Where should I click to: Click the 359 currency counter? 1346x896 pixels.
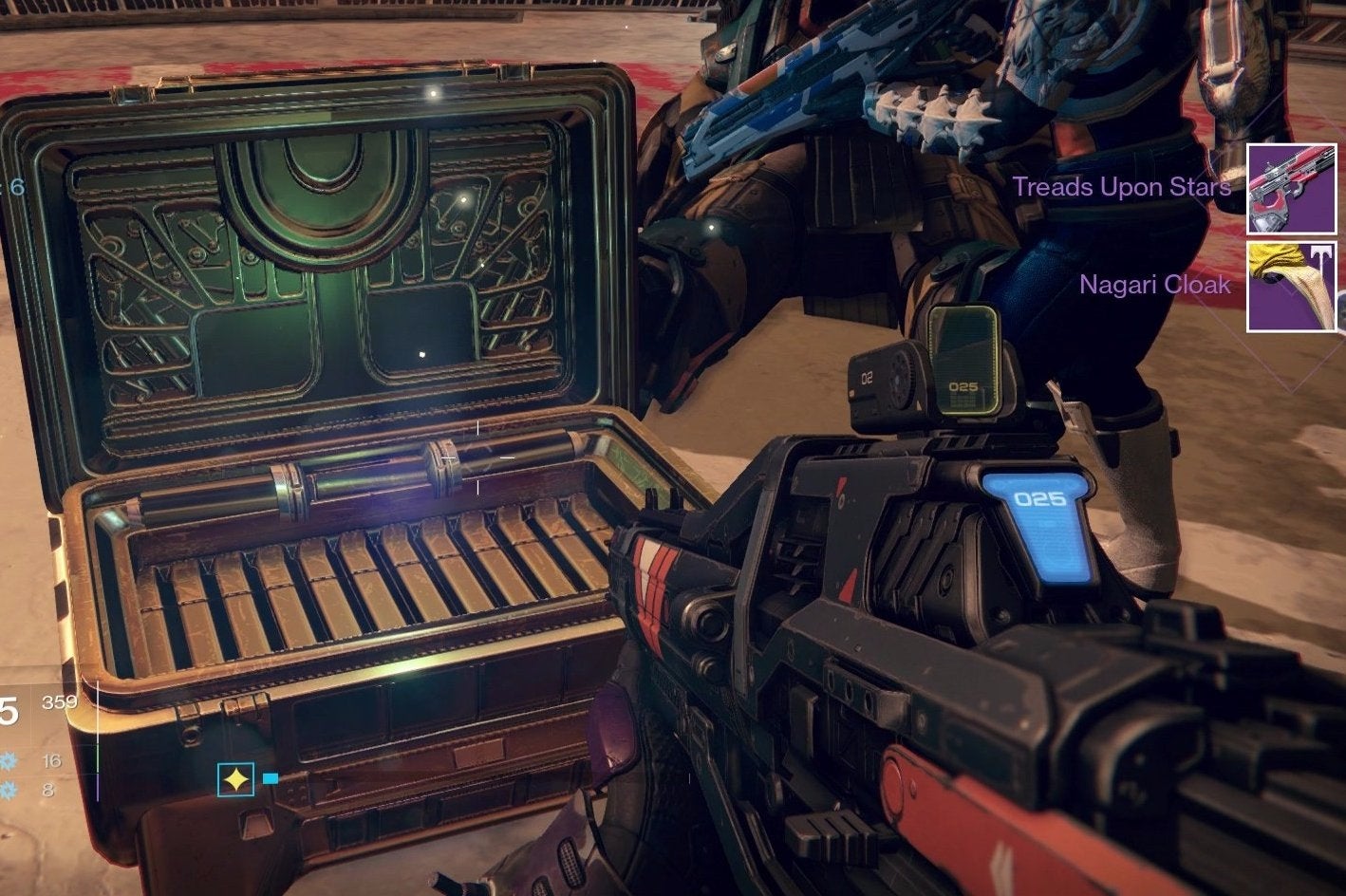[x=60, y=701]
